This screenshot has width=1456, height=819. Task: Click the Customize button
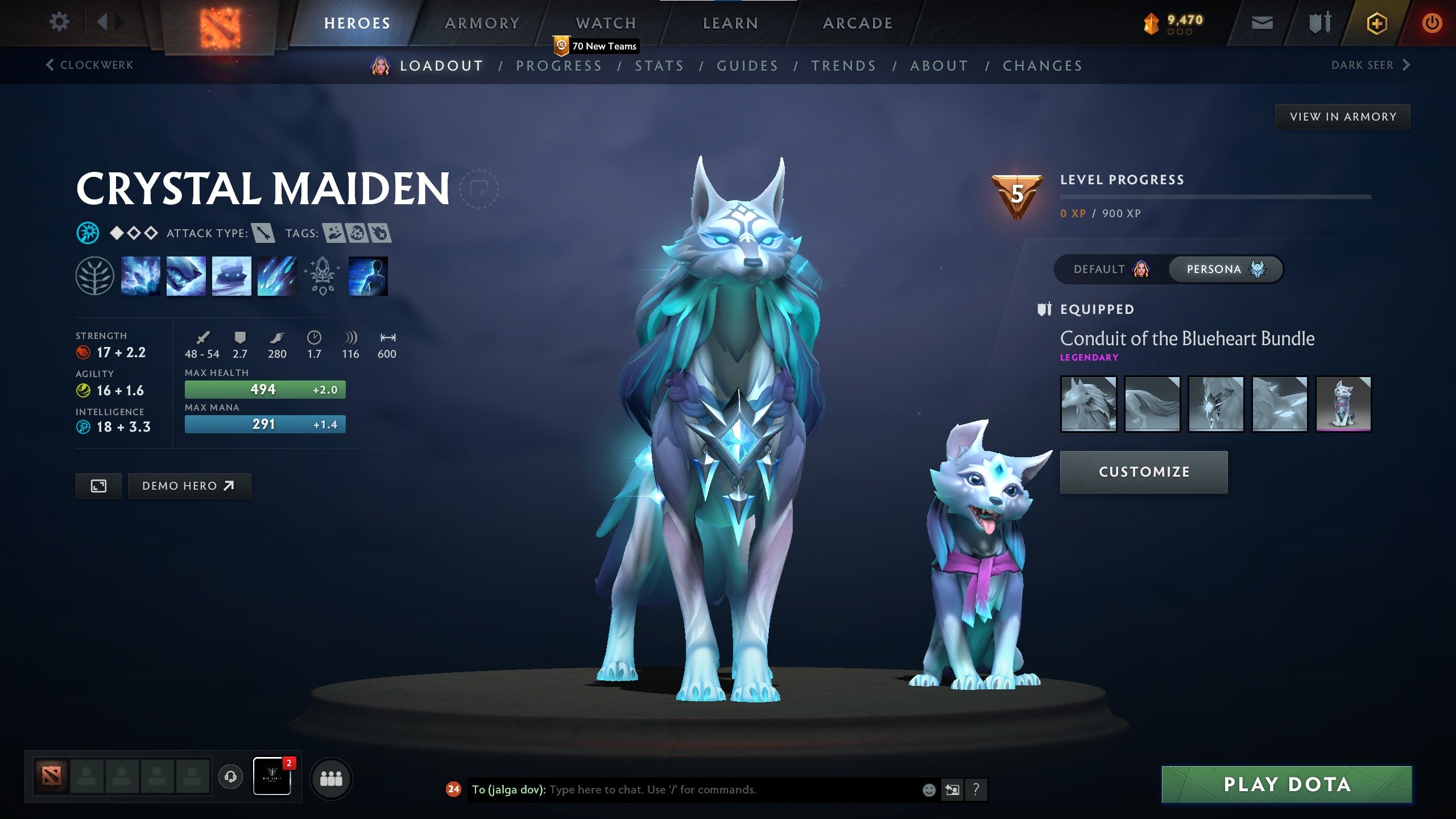coord(1143,472)
